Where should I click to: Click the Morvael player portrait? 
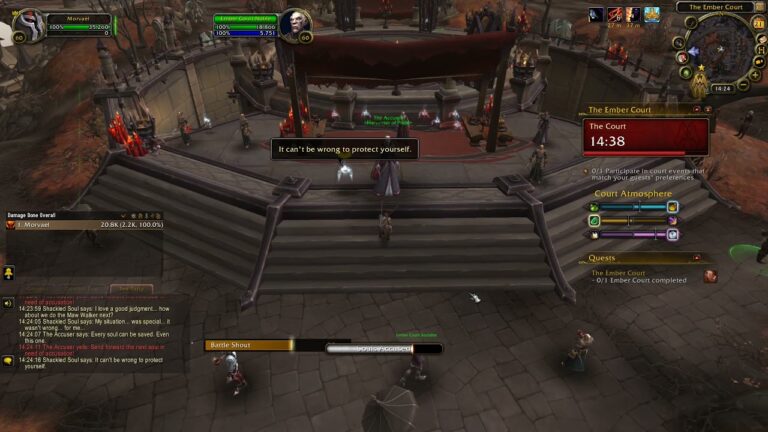pos(27,24)
